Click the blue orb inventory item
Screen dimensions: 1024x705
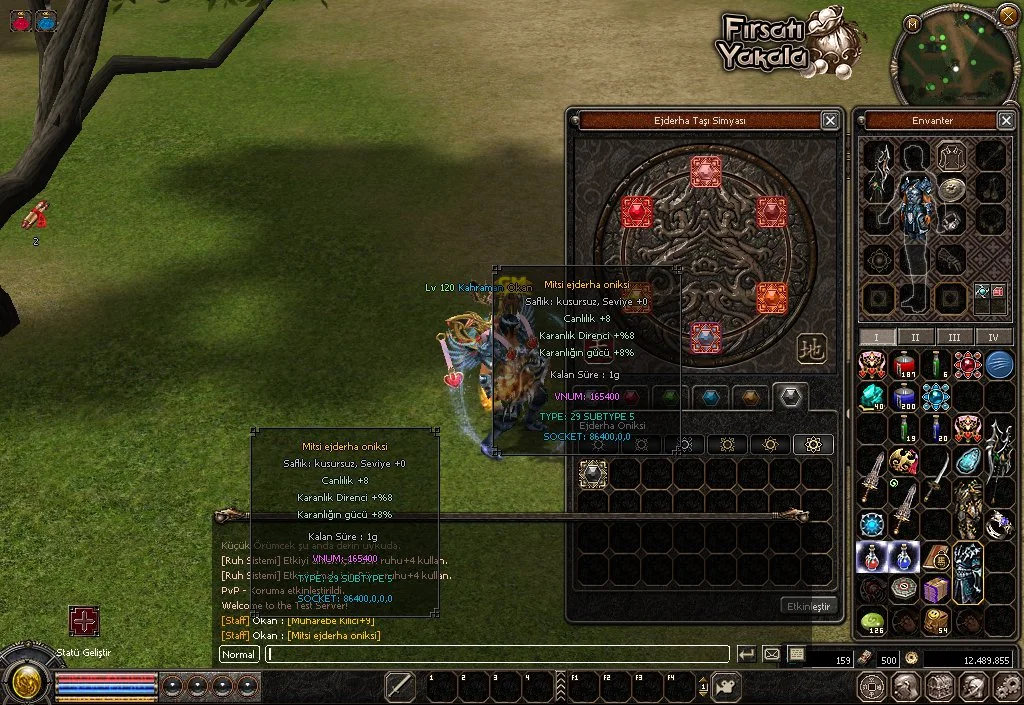999,365
